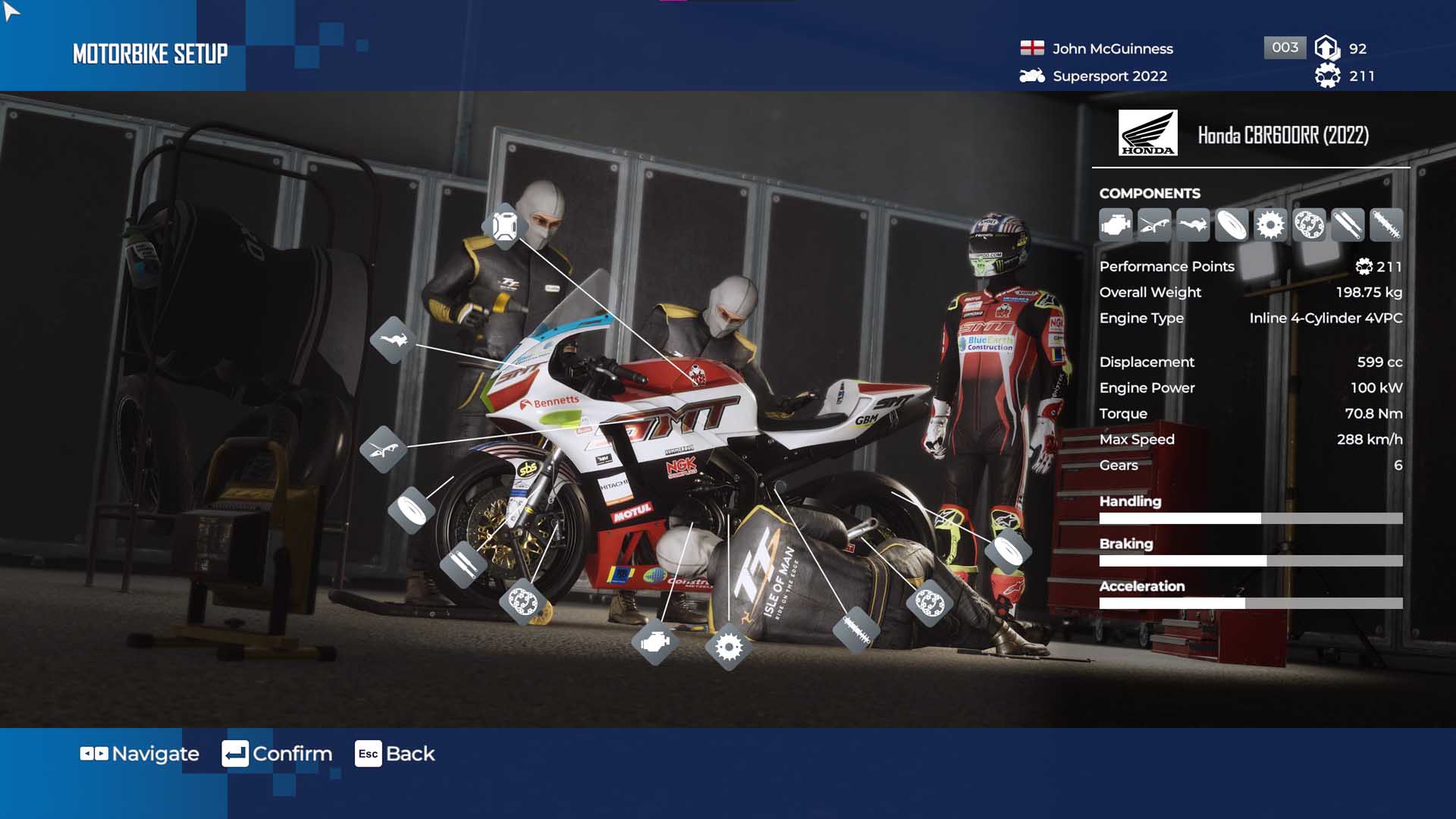Choose the sprocket marker below the bike

pyautogui.click(x=728, y=647)
